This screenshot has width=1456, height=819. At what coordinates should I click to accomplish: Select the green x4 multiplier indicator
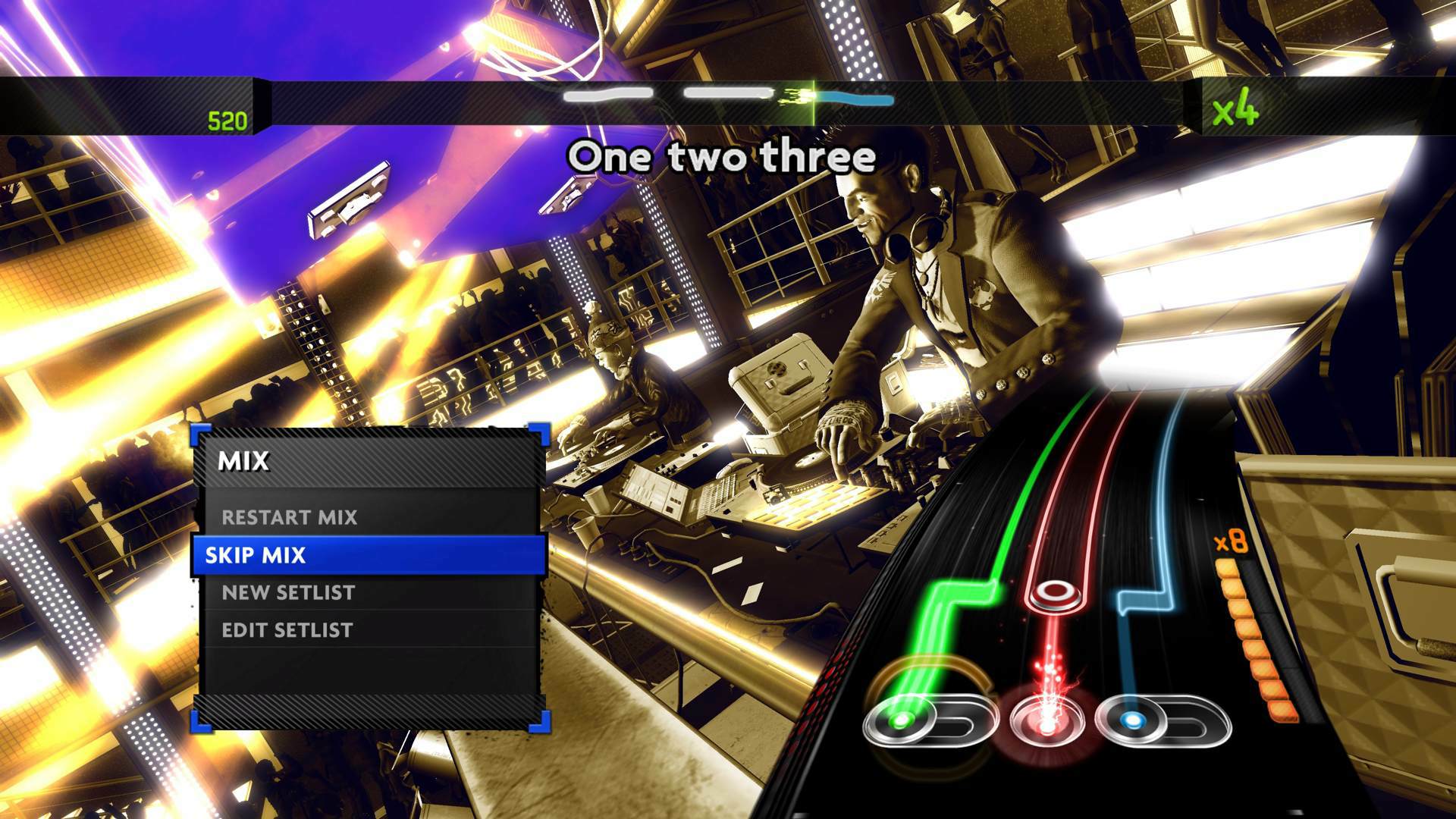click(x=1234, y=111)
